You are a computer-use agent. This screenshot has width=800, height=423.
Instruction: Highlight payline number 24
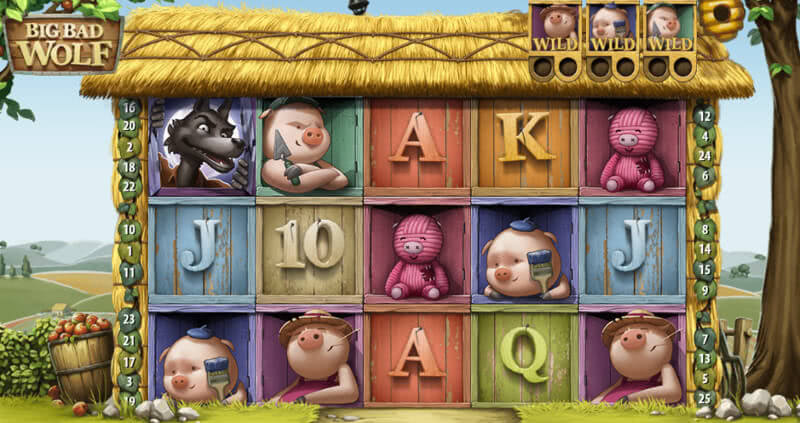tap(704, 155)
